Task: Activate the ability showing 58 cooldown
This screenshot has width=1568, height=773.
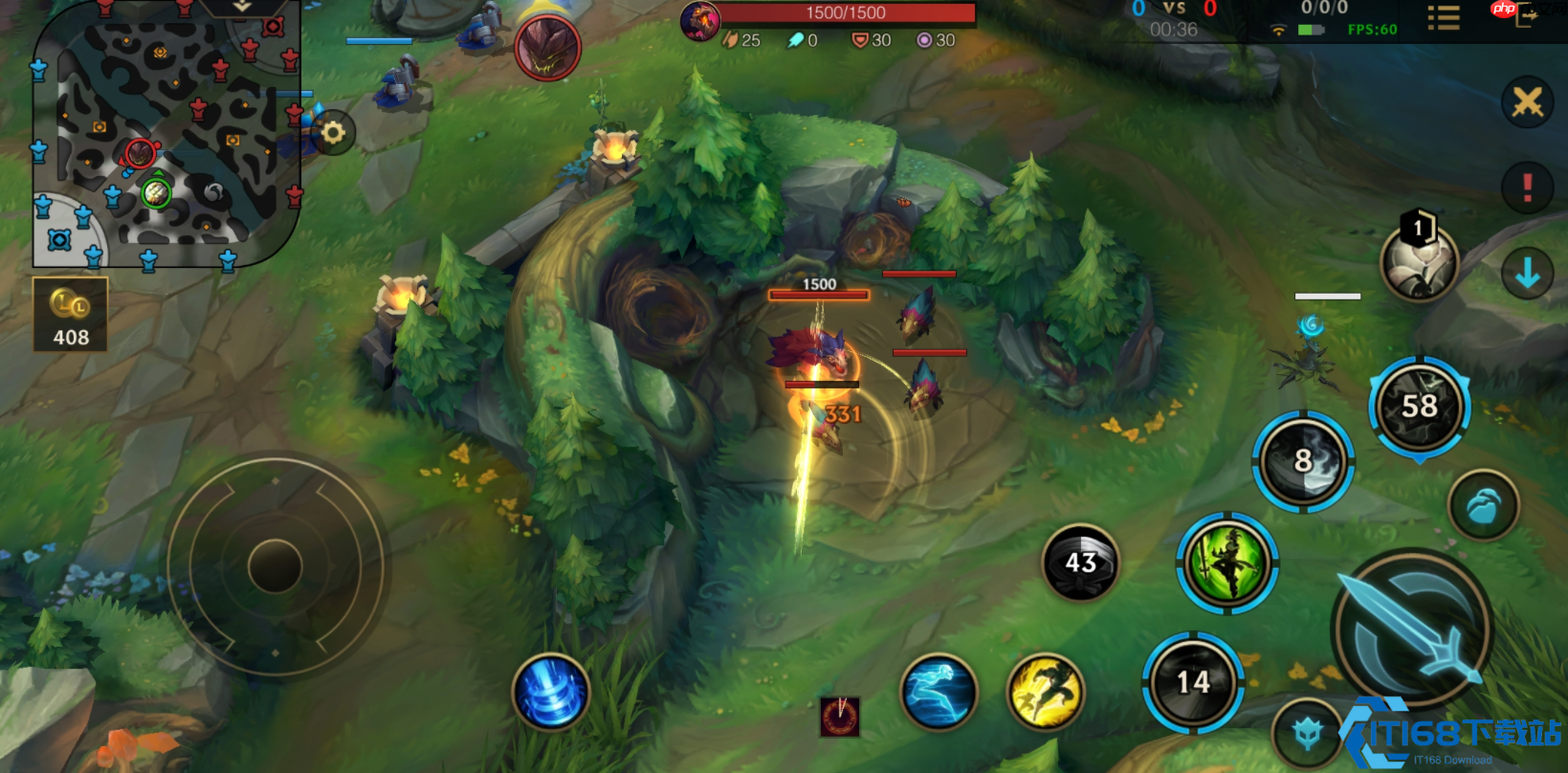Action: [x=1420, y=407]
